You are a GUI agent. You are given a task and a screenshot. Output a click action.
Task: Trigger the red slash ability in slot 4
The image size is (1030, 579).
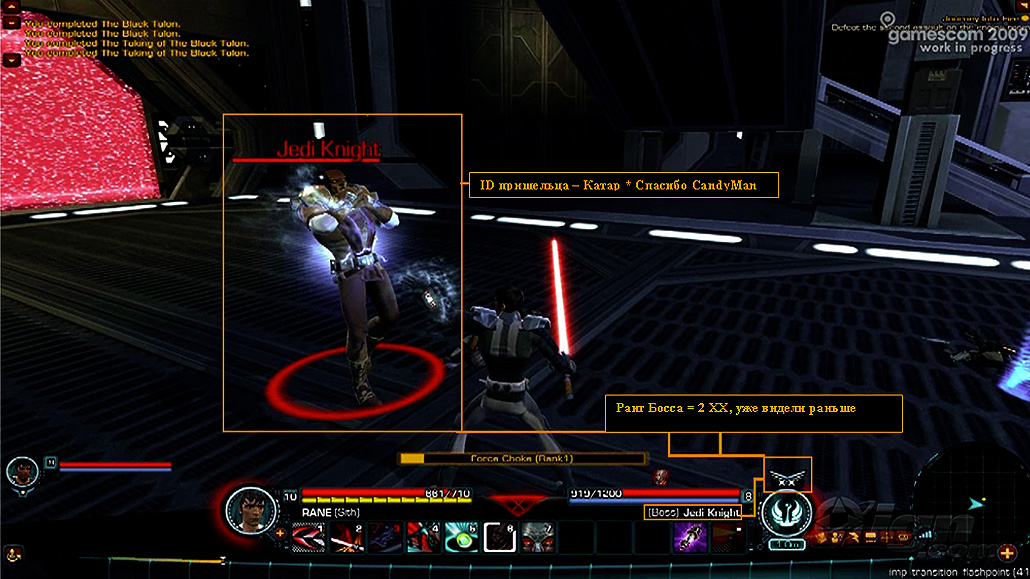pyautogui.click(x=421, y=537)
